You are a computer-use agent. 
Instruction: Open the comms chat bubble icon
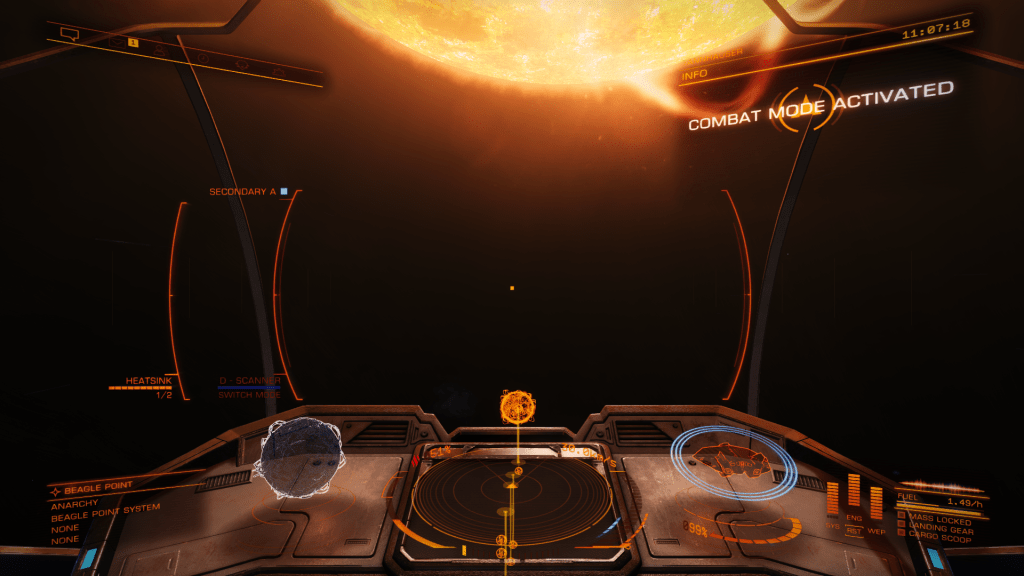pos(69,33)
